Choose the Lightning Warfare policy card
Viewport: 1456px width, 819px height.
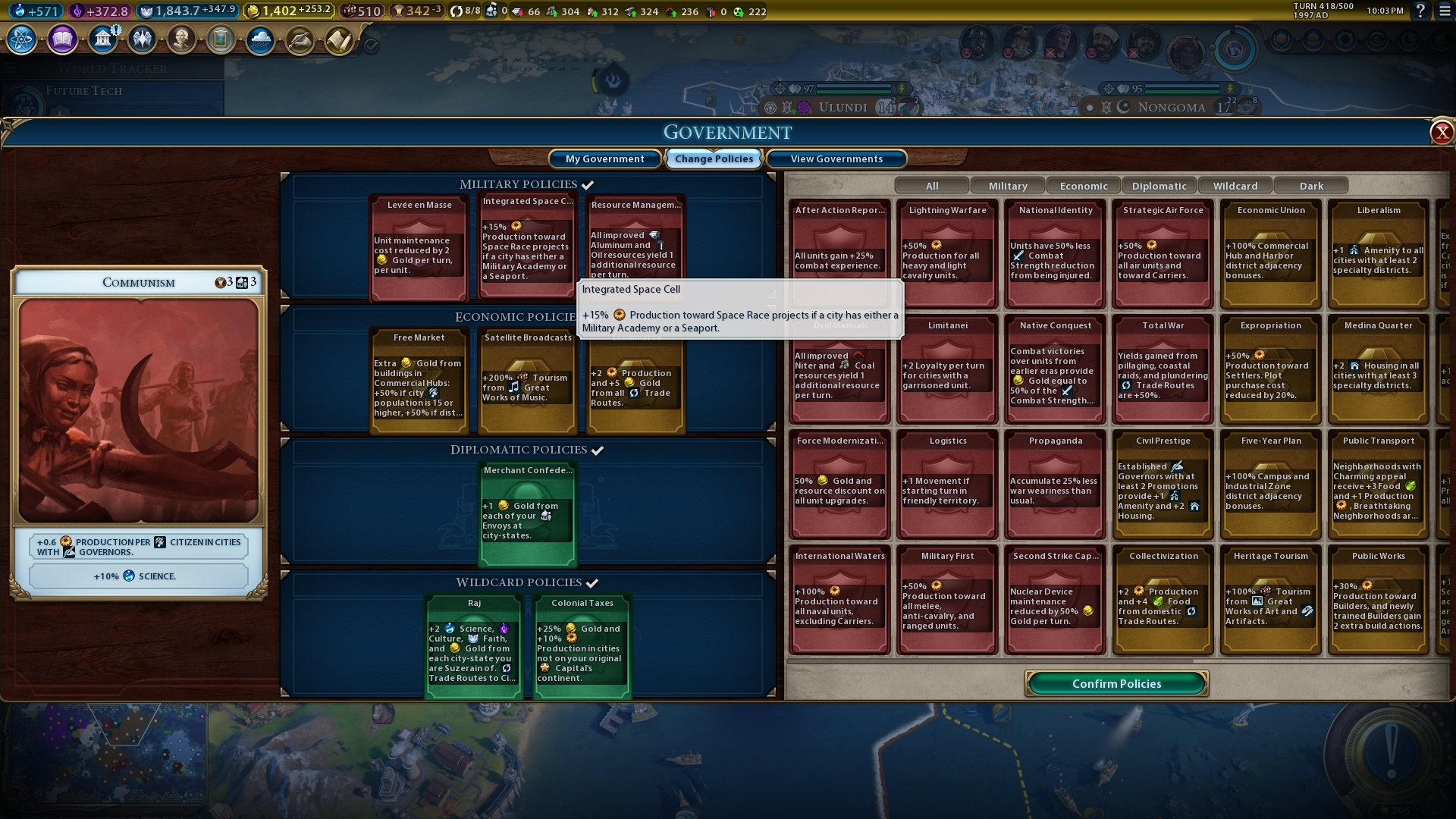coord(948,253)
